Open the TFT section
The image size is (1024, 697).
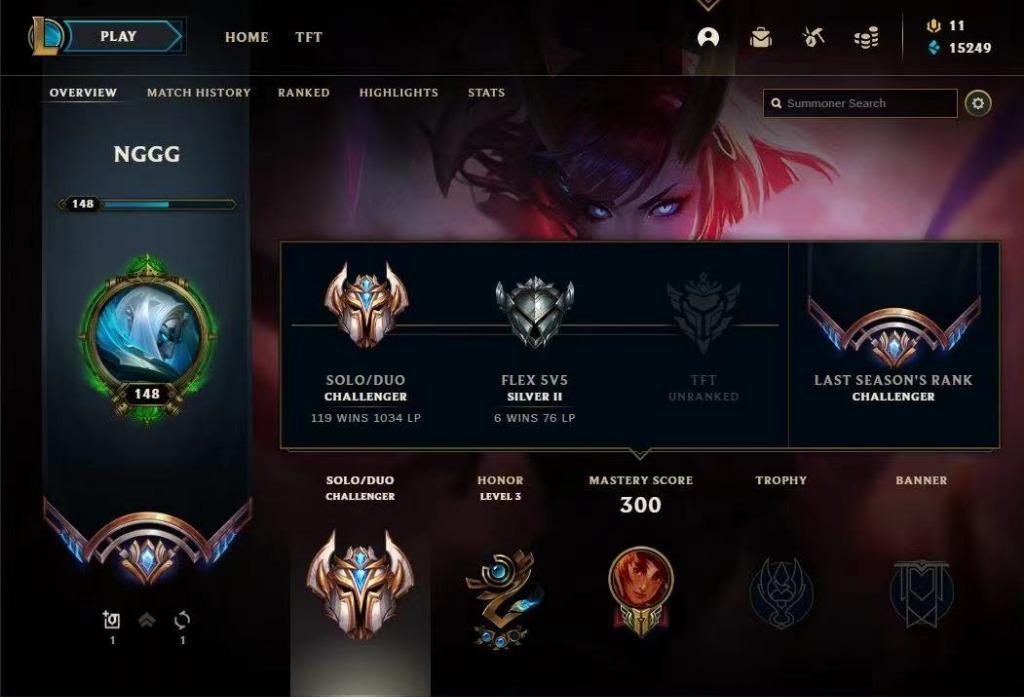pyautogui.click(x=309, y=37)
